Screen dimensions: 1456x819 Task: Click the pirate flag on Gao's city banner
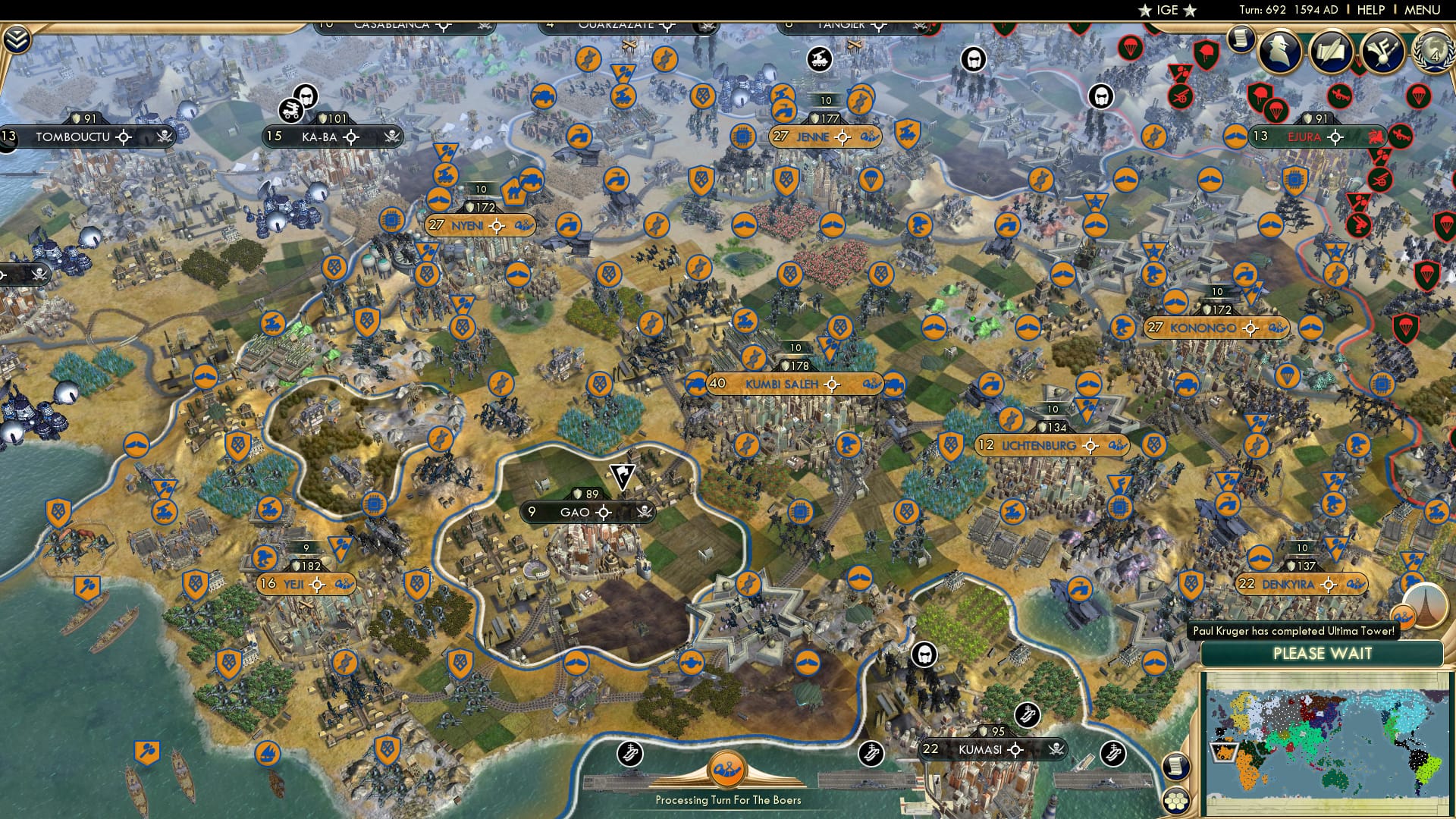(643, 512)
